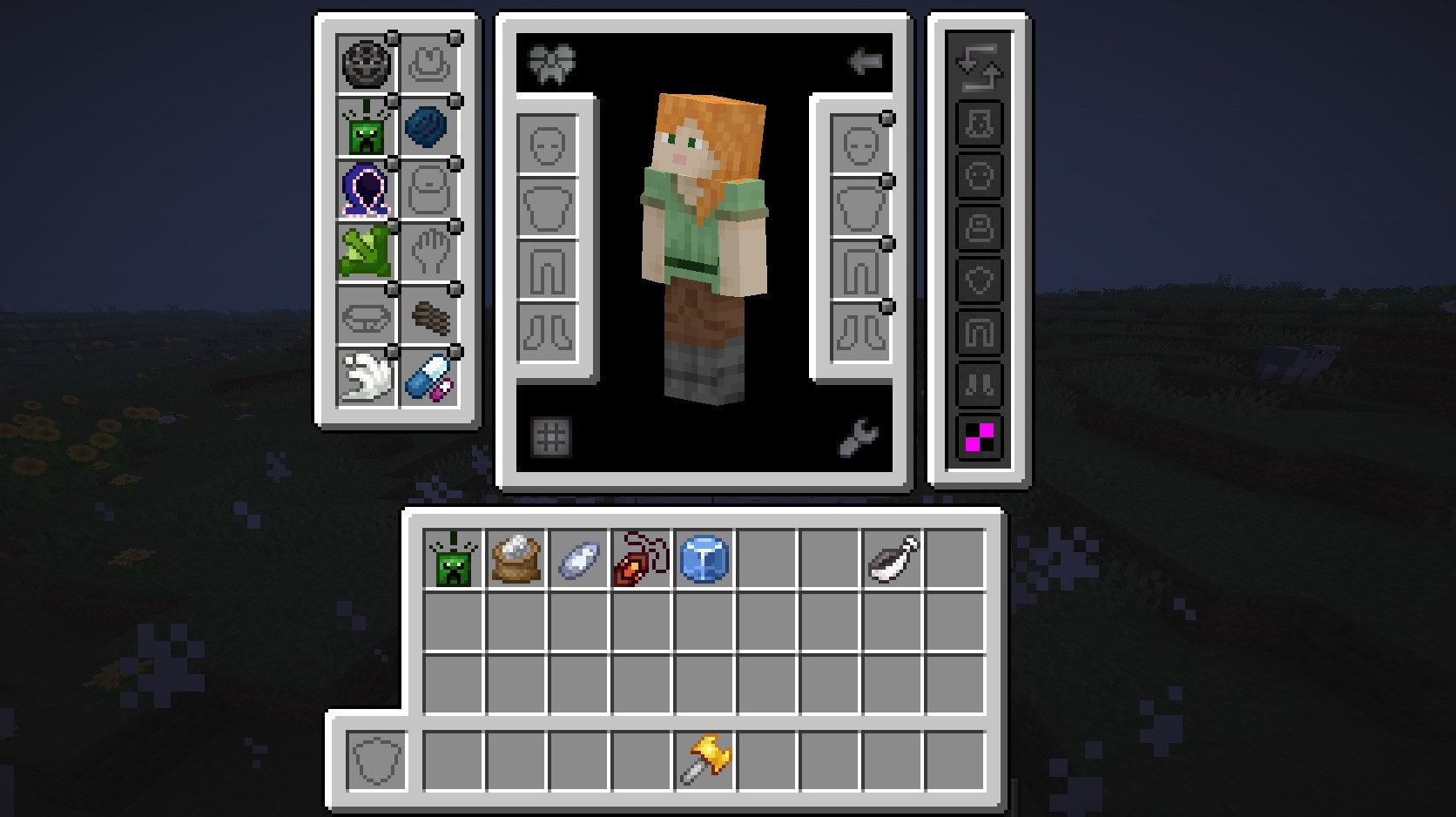Open the wrench settings button

(858, 437)
